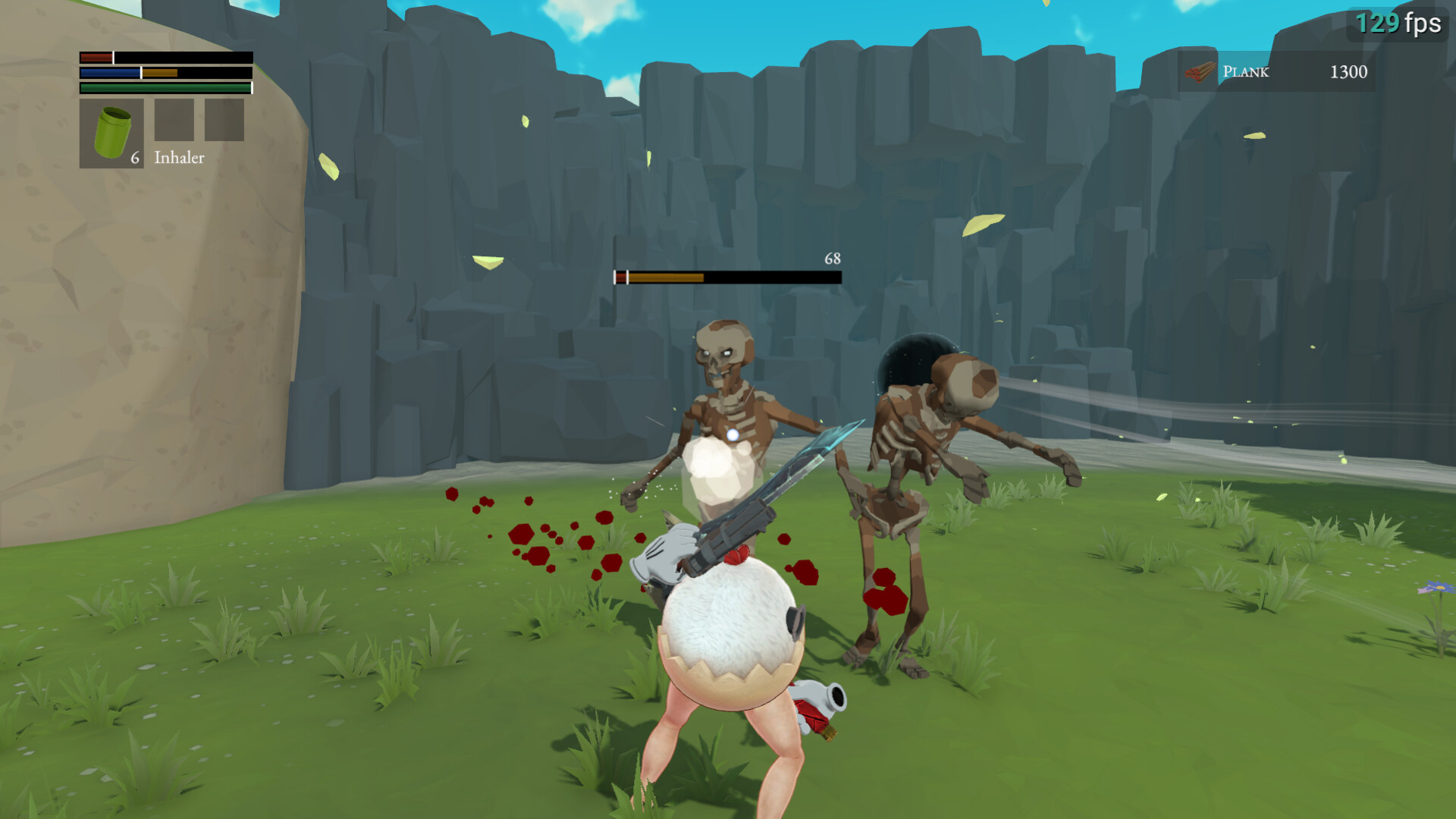Click the Inhaler count number 6
The width and height of the screenshot is (1456, 819).
click(133, 159)
